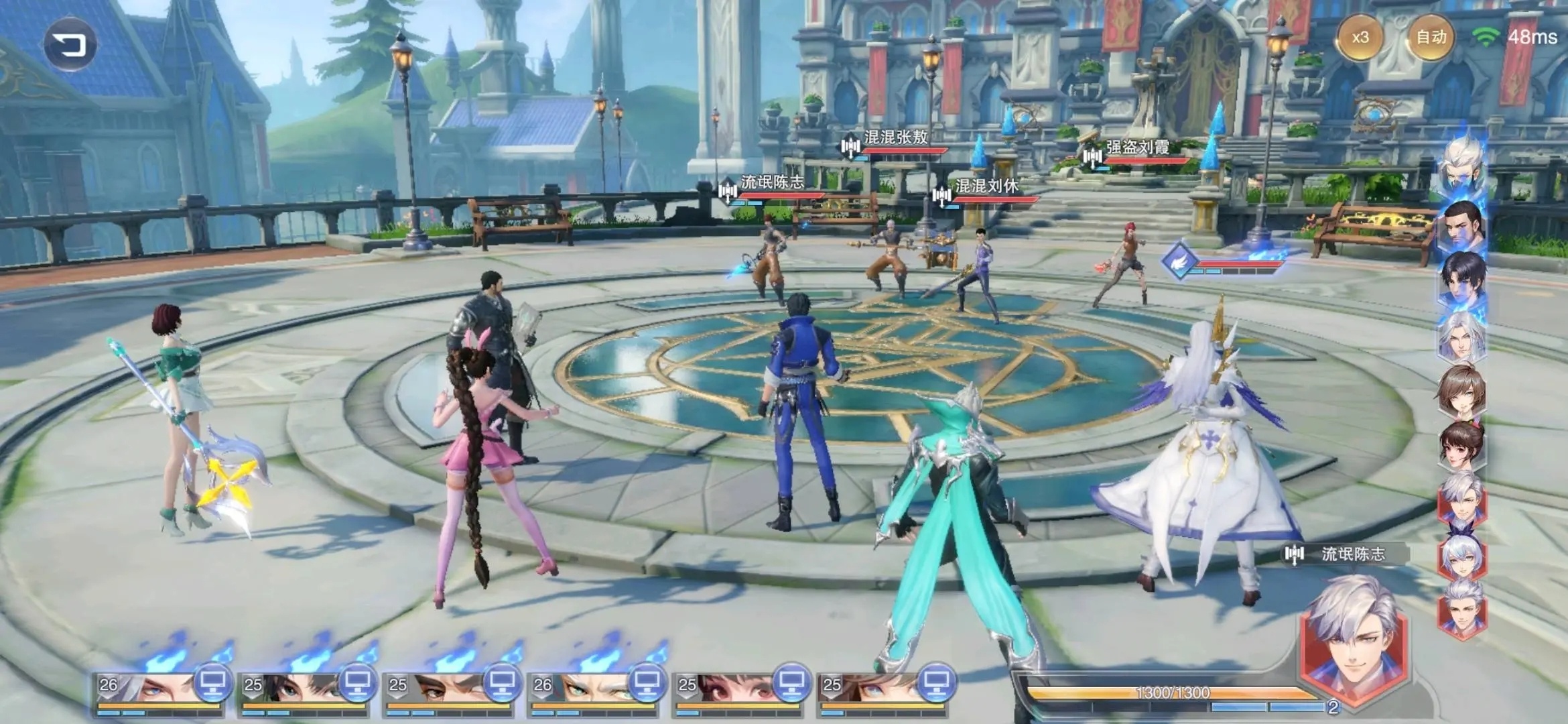Tap the back arrow button
The image size is (1568, 724).
(x=70, y=45)
